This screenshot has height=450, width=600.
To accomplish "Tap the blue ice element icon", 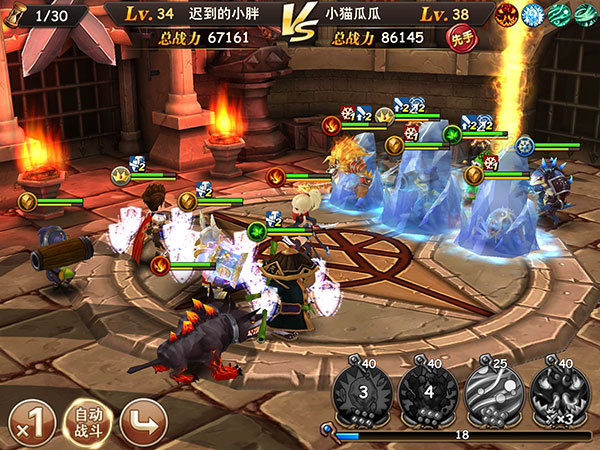I will 534,15.
